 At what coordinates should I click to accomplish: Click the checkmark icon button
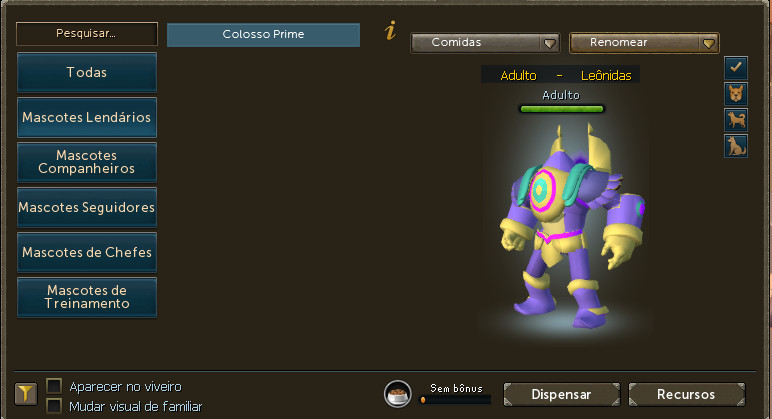[x=736, y=67]
